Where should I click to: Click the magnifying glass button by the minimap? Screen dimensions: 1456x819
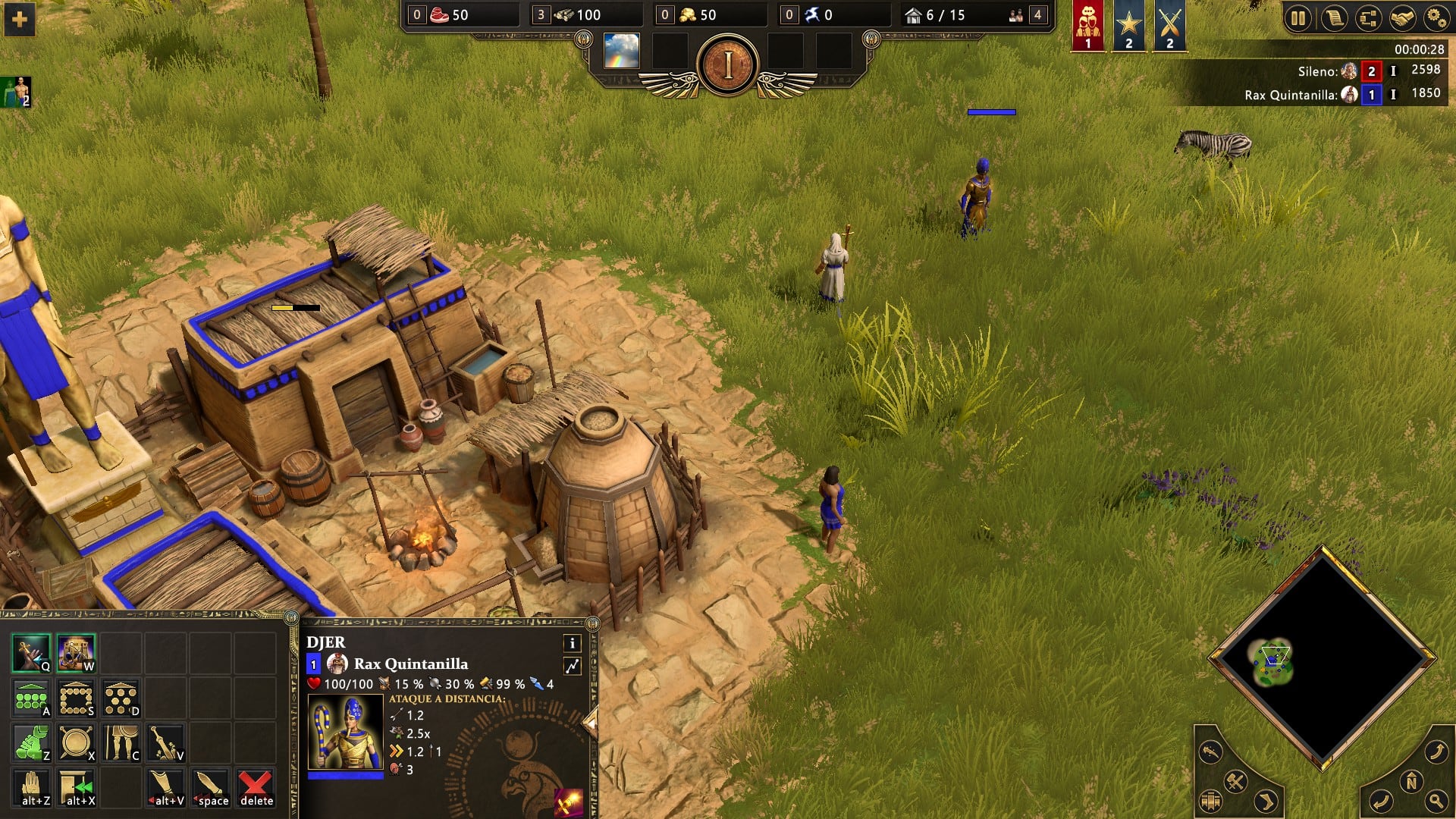[1436, 801]
